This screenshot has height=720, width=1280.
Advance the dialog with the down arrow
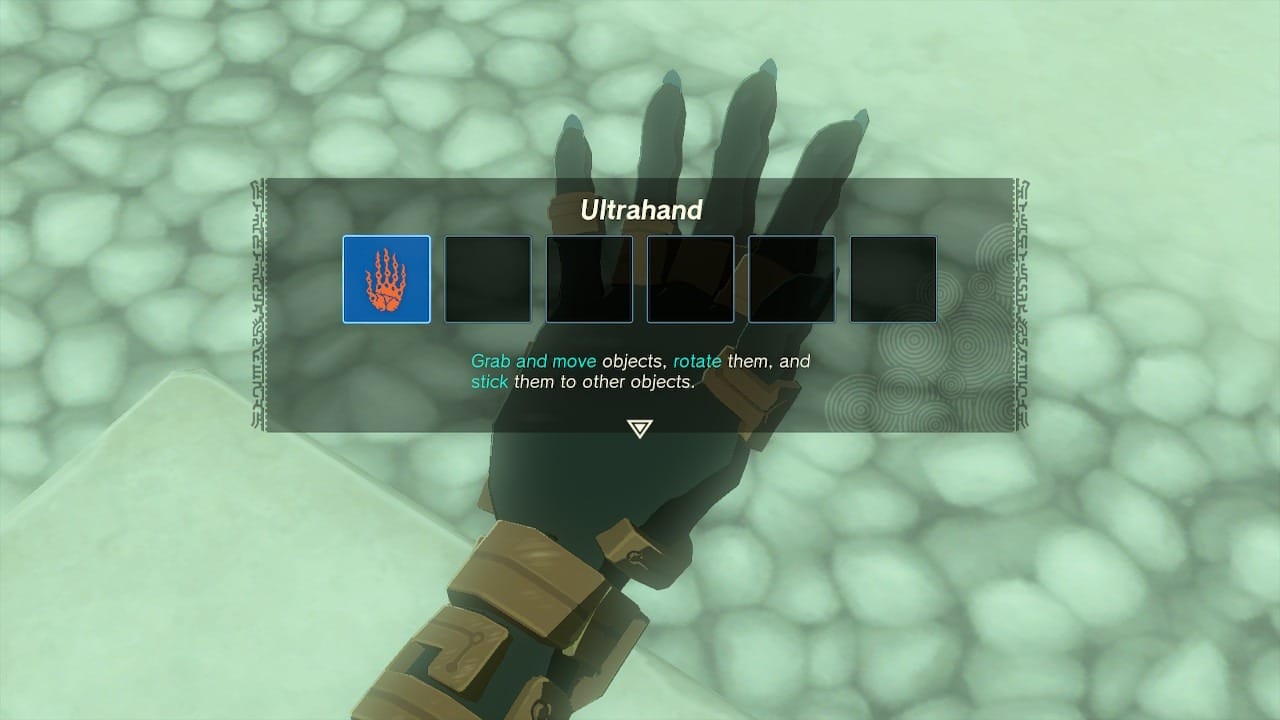(x=639, y=428)
